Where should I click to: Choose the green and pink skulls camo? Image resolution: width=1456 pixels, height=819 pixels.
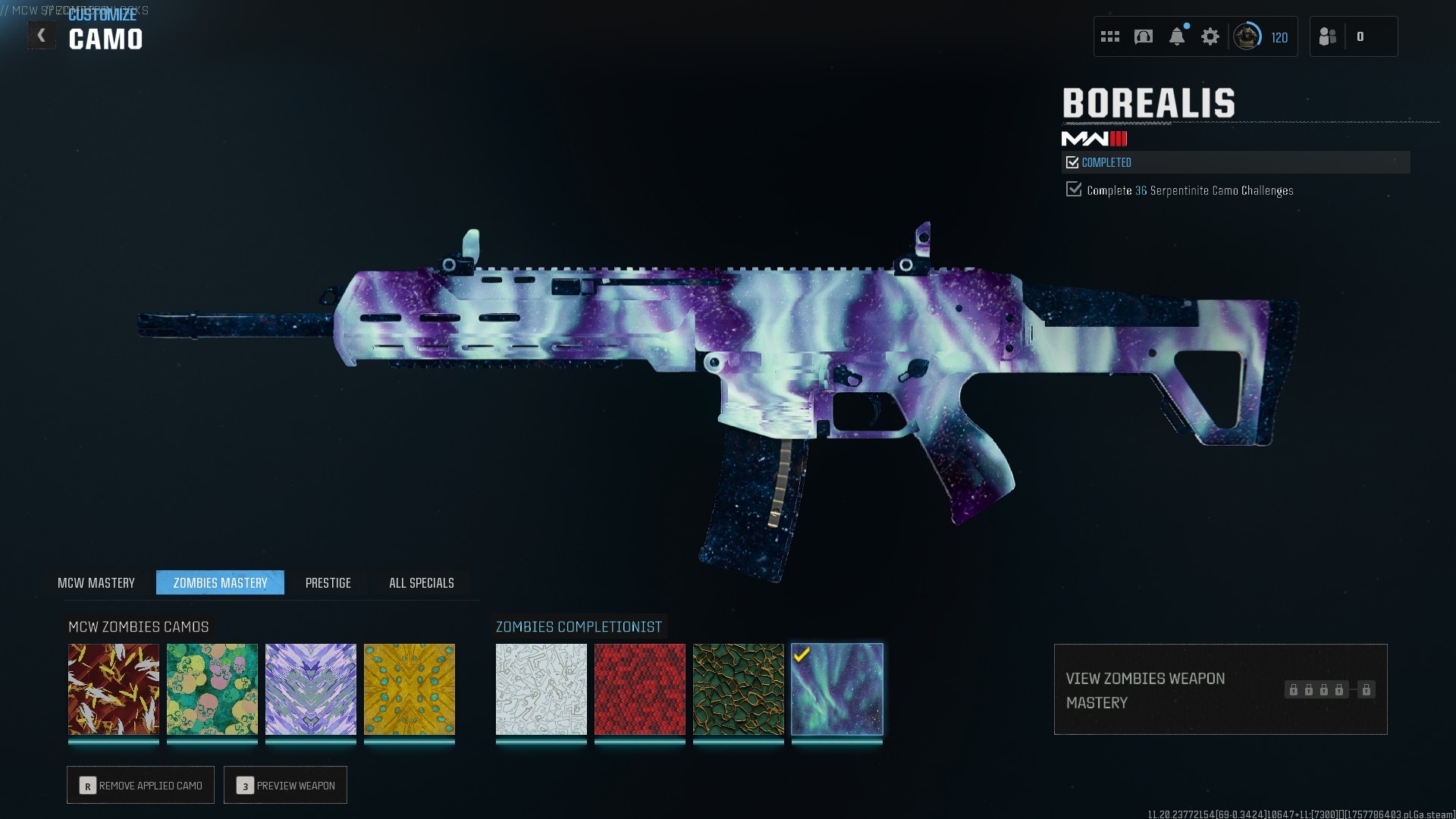pos(212,689)
